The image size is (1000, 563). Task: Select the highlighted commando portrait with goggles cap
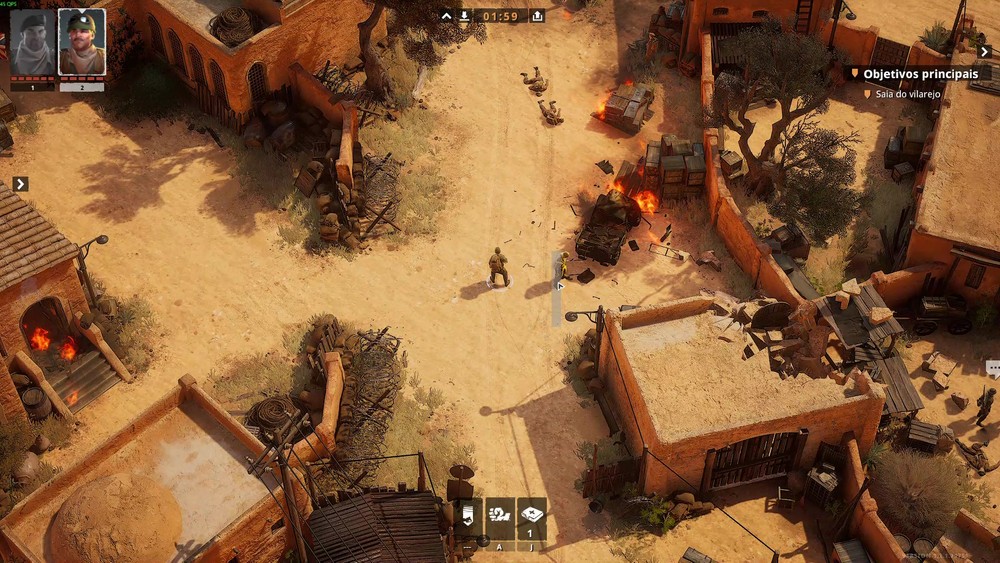81,42
